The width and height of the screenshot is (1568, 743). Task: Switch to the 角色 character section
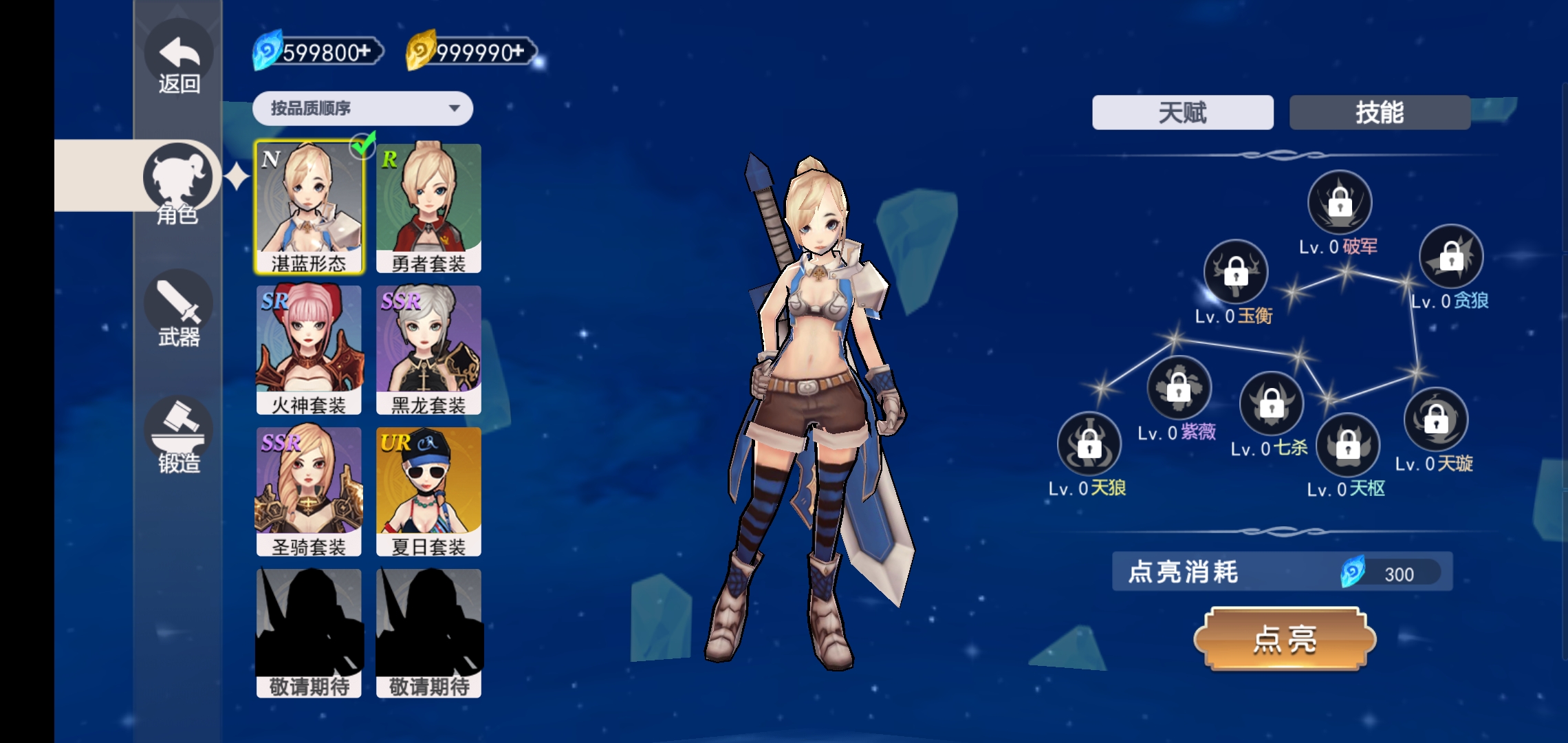pos(177,182)
